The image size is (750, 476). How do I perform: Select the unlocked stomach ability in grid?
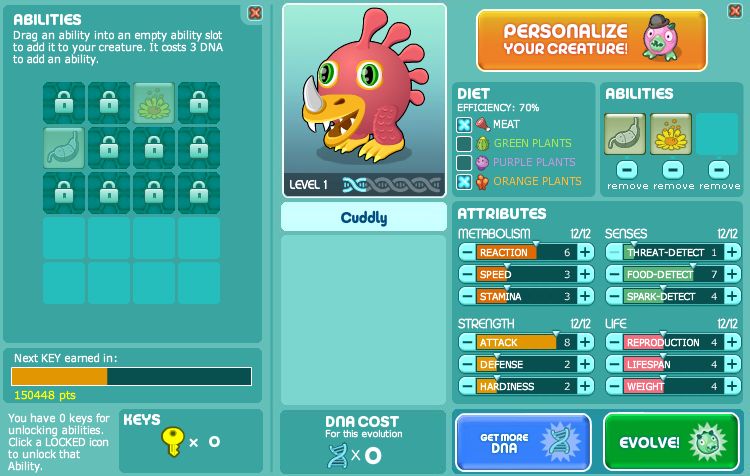point(63,147)
